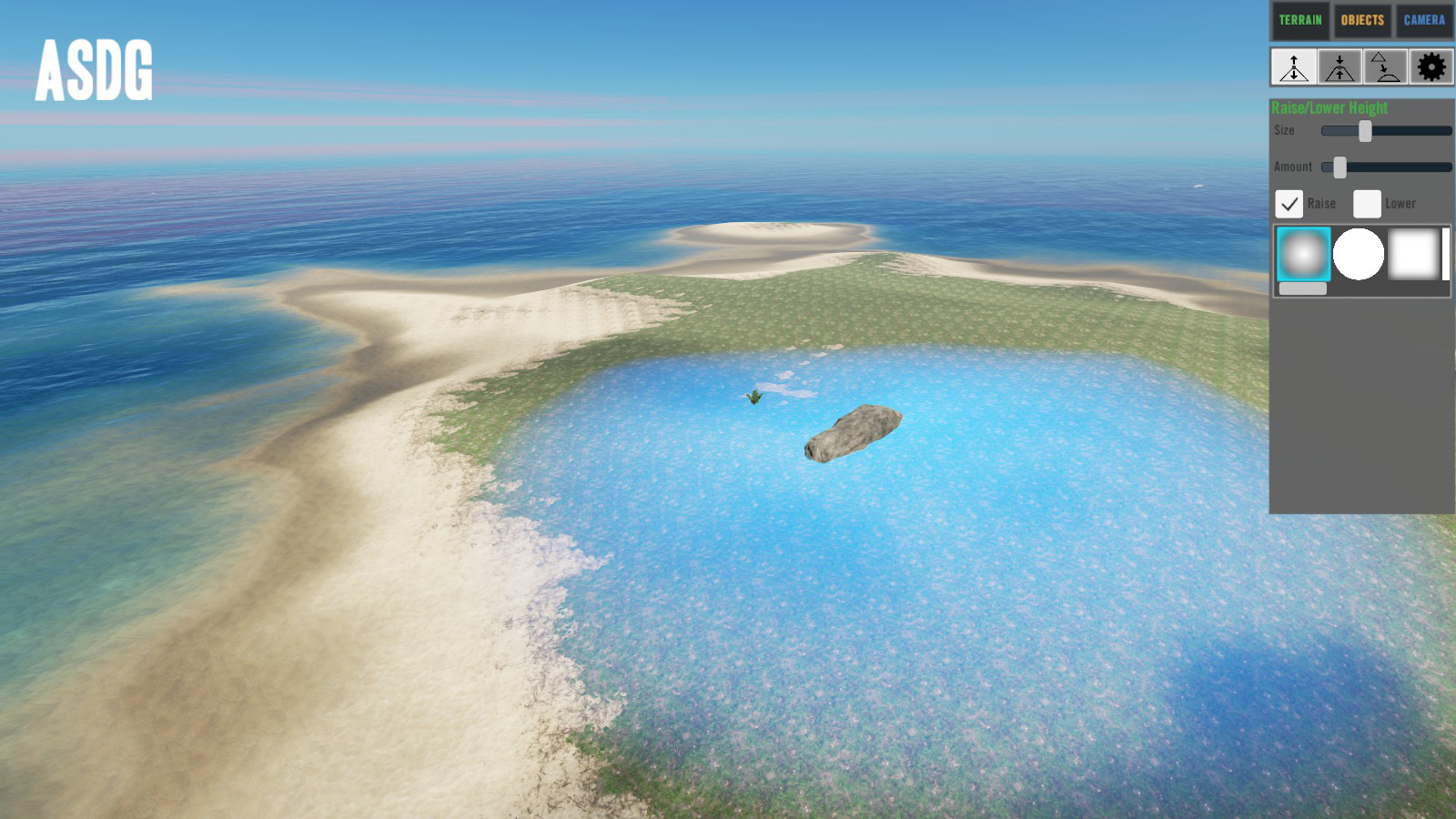The width and height of the screenshot is (1456, 819).
Task: Select the soft gradient round brush
Action: point(1303,254)
